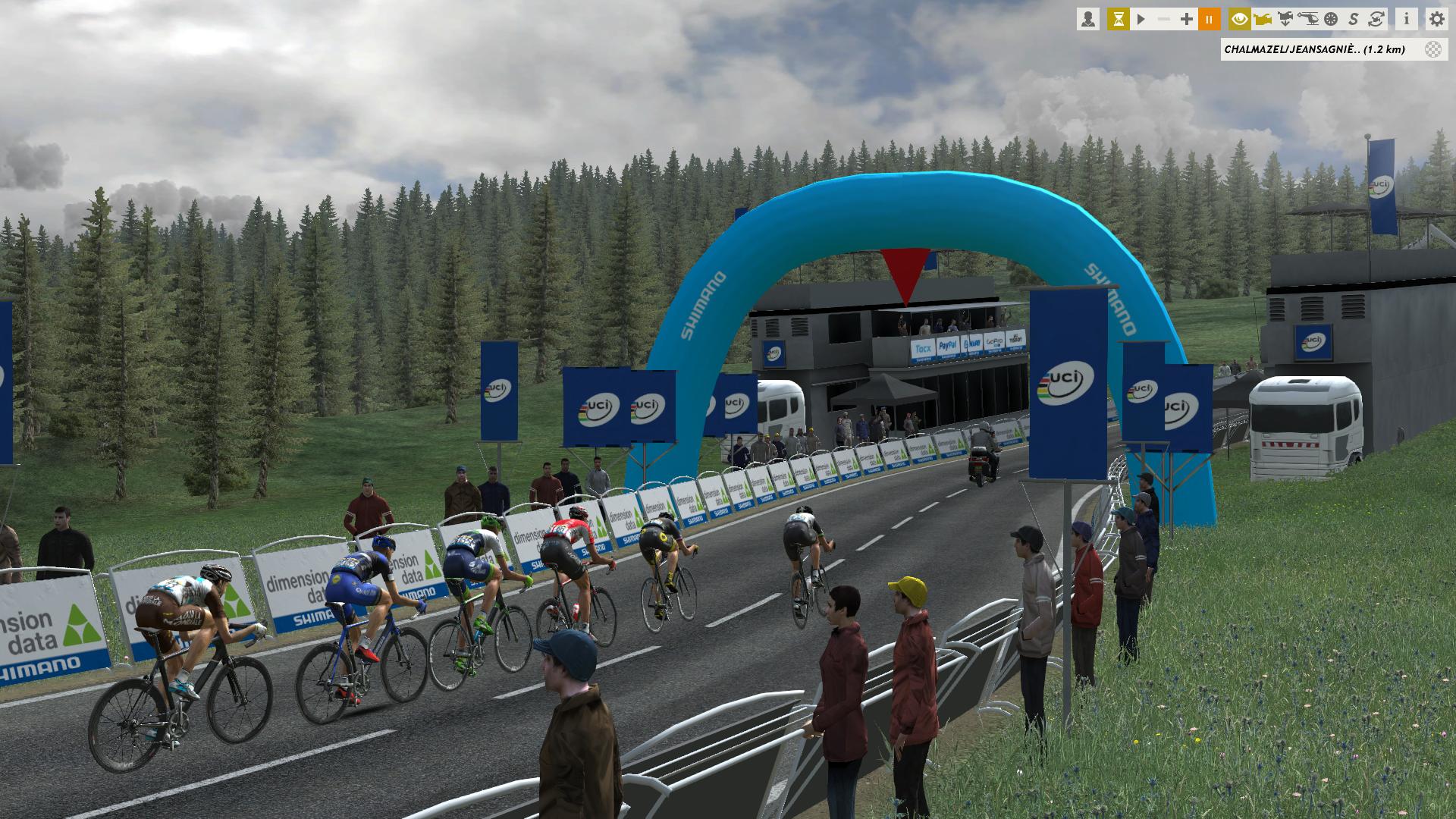The height and width of the screenshot is (819, 1456).
Task: Activate the helicopter camera view
Action: pos(1308,19)
